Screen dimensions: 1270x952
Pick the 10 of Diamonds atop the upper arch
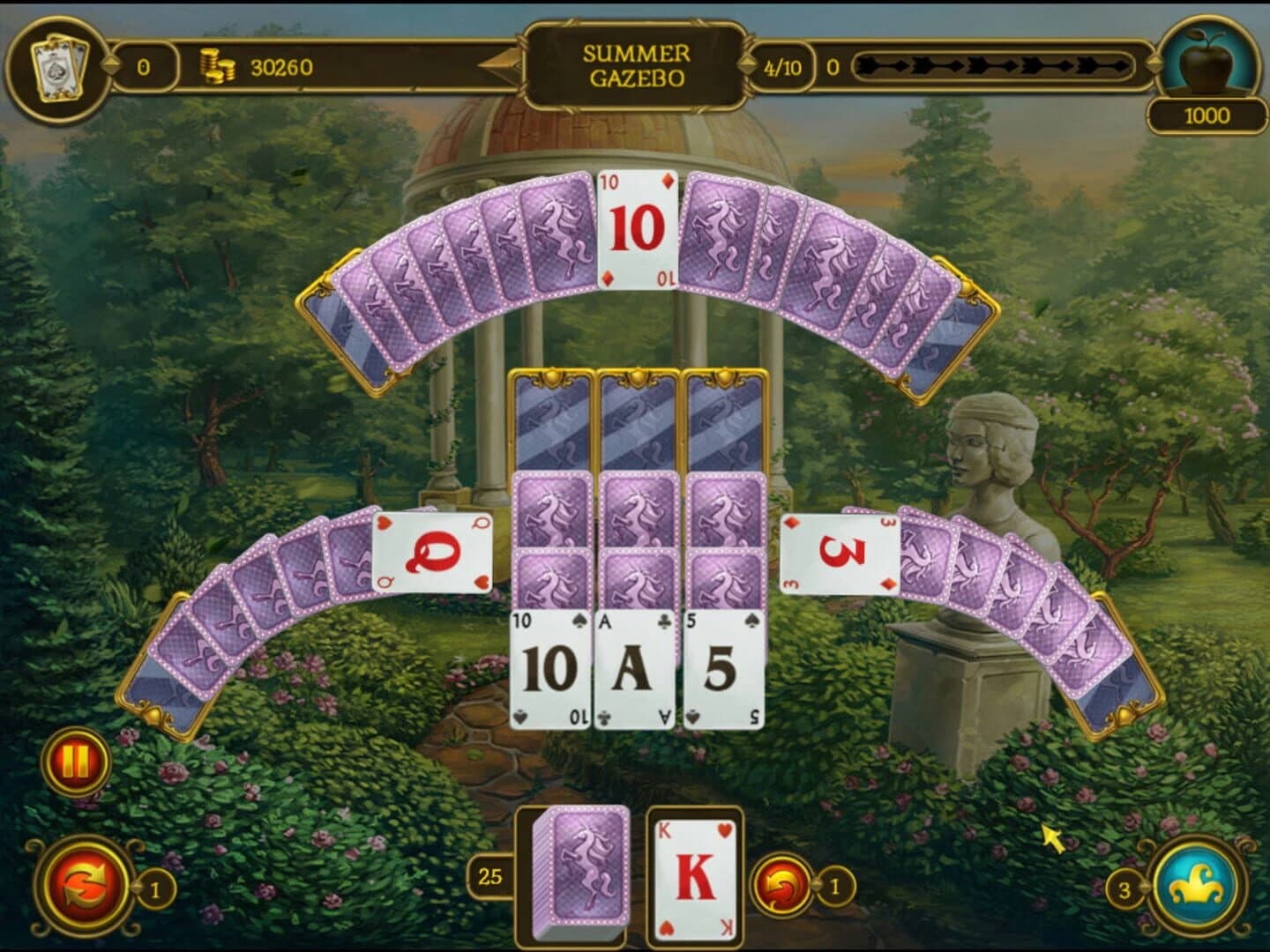pyautogui.click(x=636, y=229)
